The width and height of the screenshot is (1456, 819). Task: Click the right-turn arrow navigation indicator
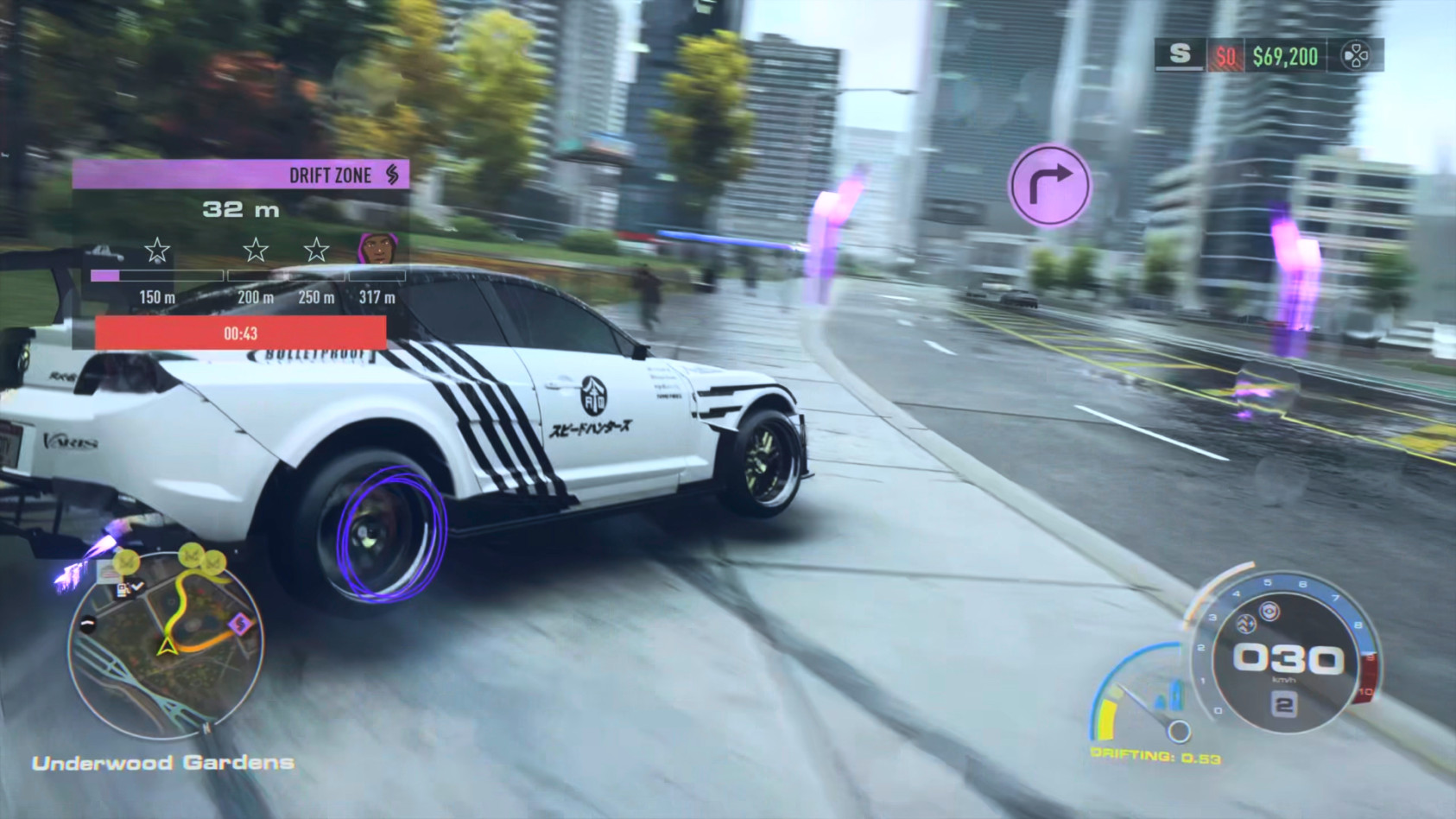pyautogui.click(x=1049, y=187)
